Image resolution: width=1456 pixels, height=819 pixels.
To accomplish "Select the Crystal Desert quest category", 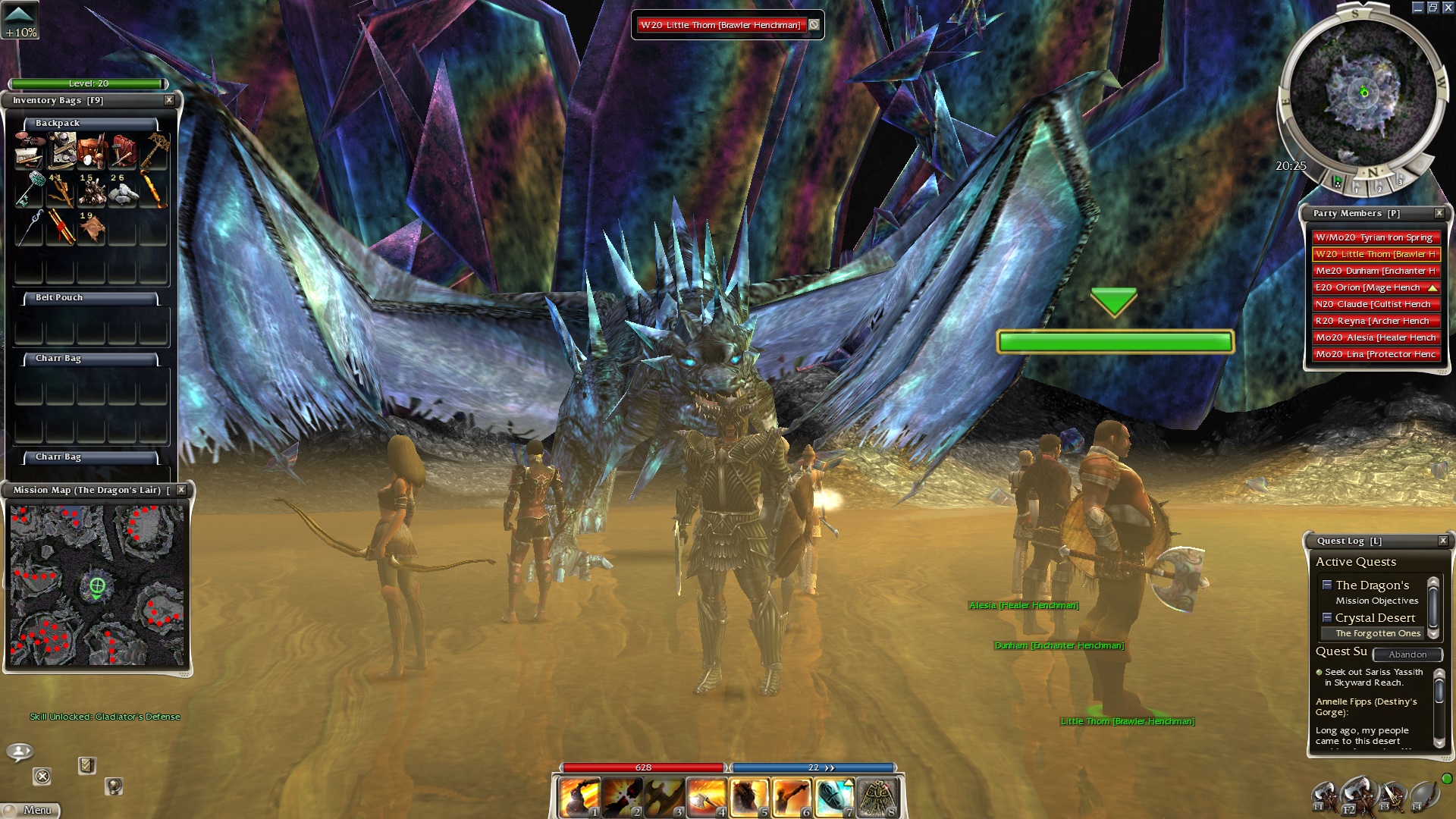I will tap(1374, 618).
